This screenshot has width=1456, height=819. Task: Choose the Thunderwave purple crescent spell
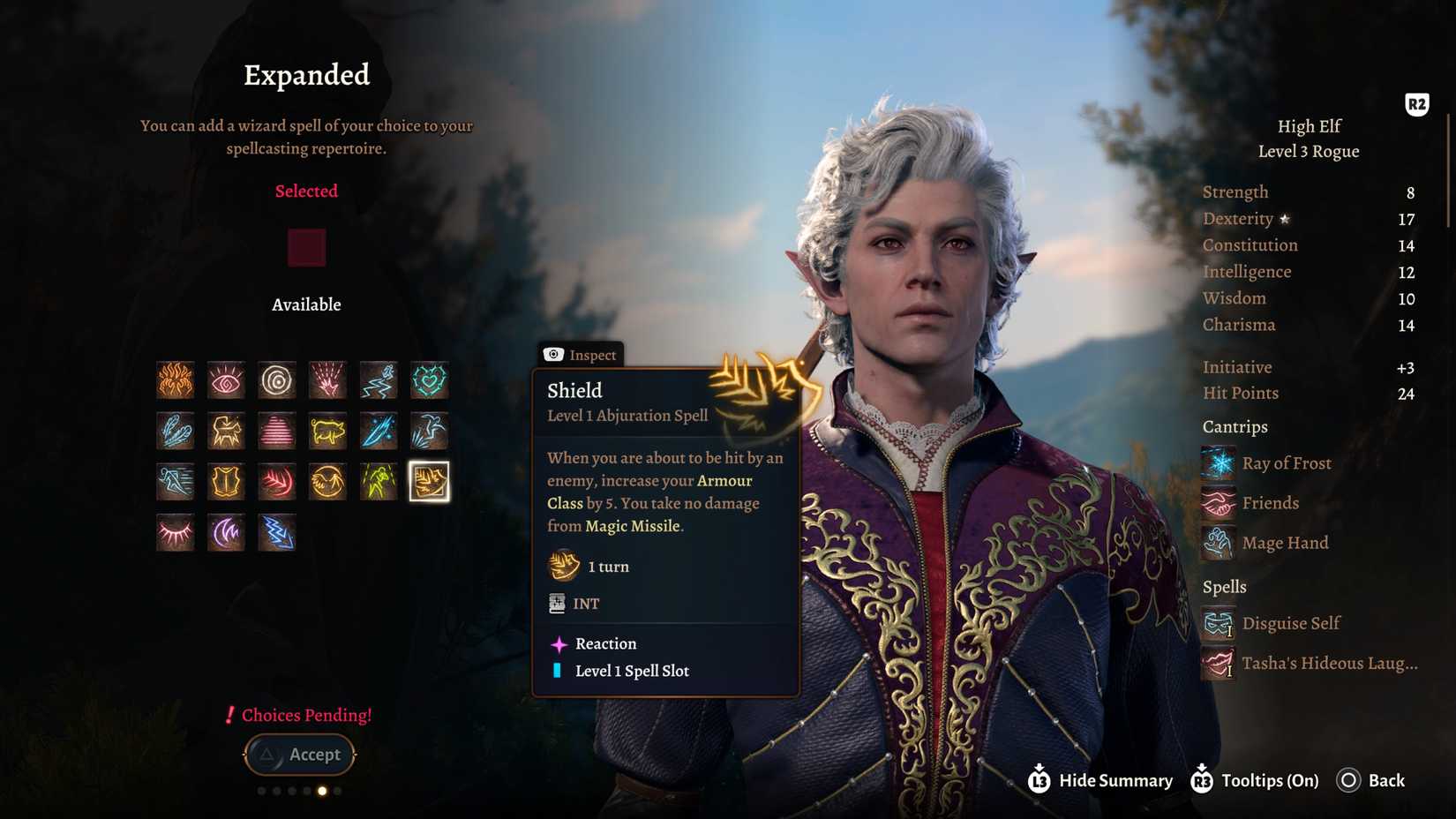click(226, 533)
